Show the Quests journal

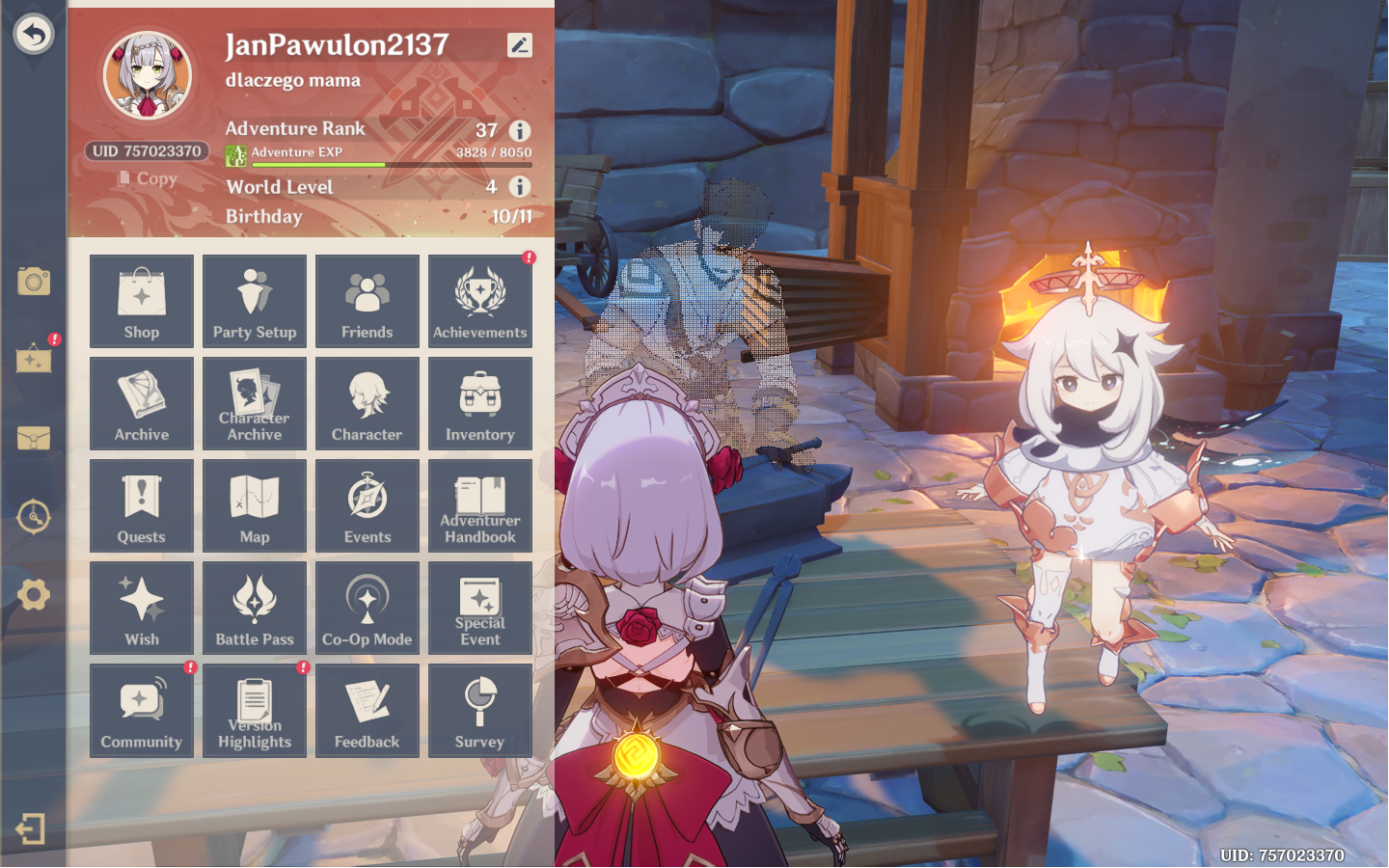pos(142,505)
